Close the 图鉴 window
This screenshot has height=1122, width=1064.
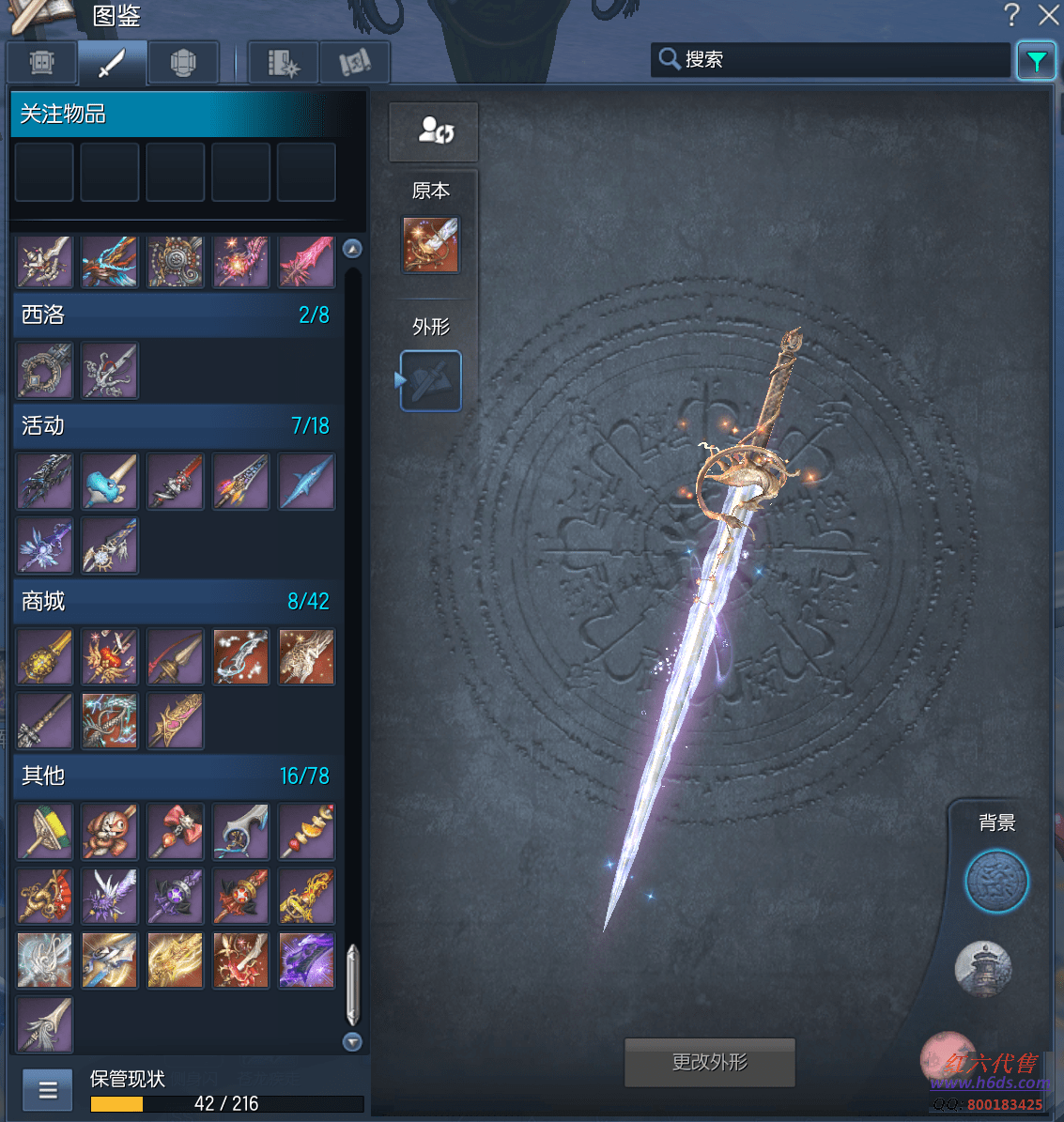click(1048, 15)
